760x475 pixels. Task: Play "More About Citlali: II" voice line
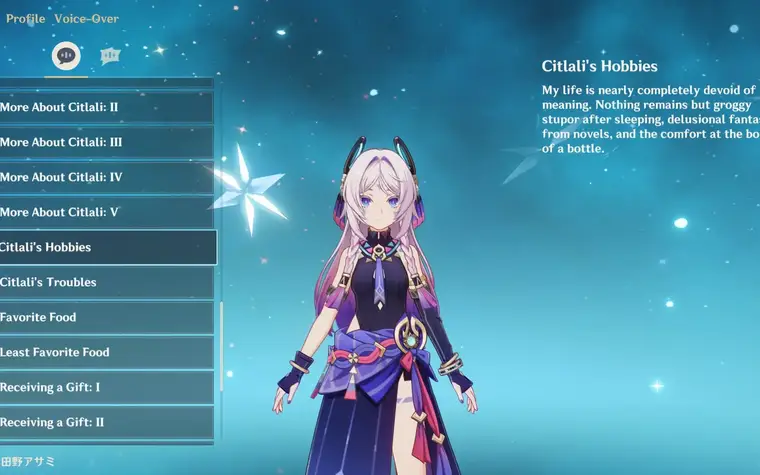click(105, 107)
